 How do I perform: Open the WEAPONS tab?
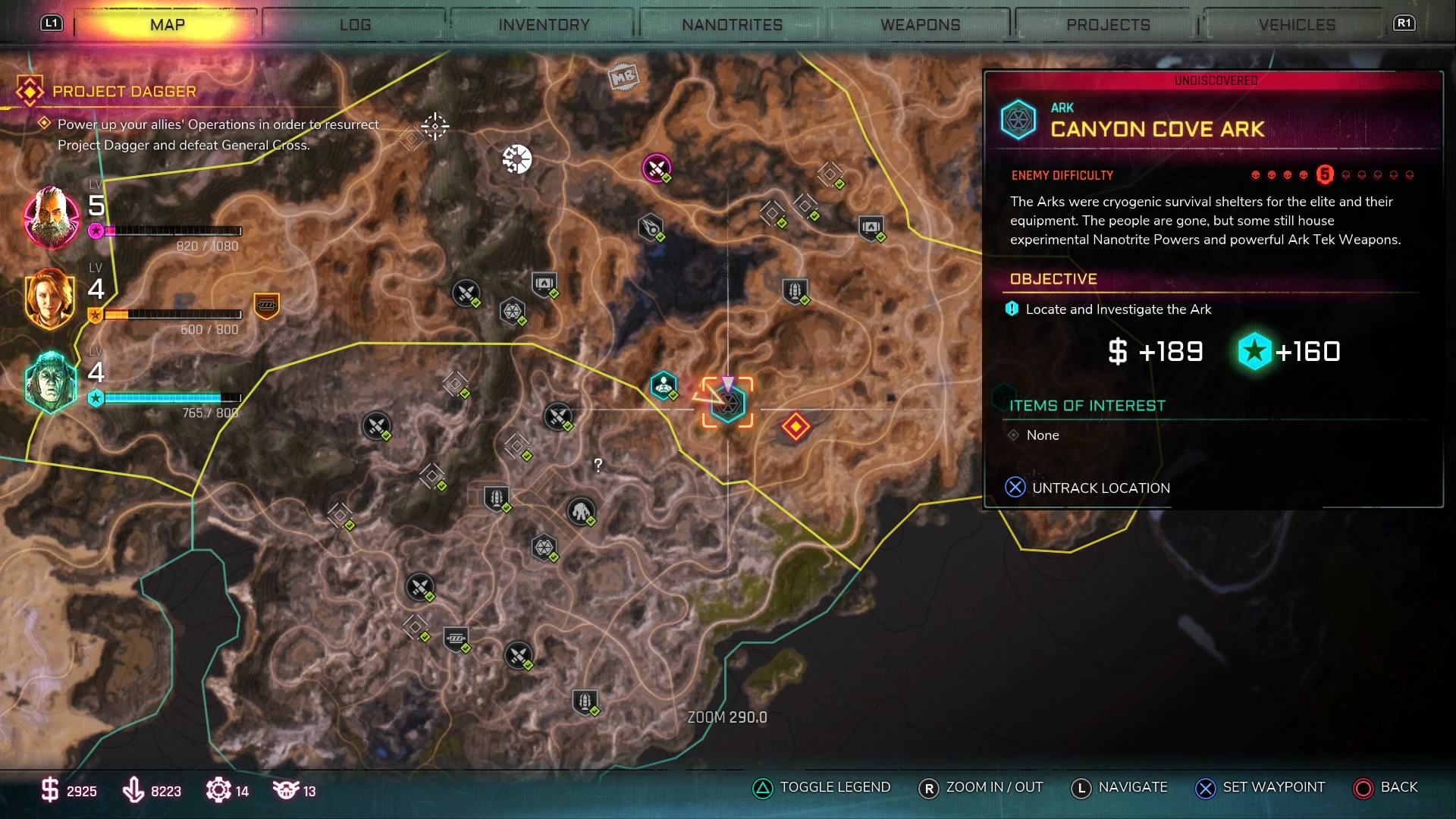[919, 24]
